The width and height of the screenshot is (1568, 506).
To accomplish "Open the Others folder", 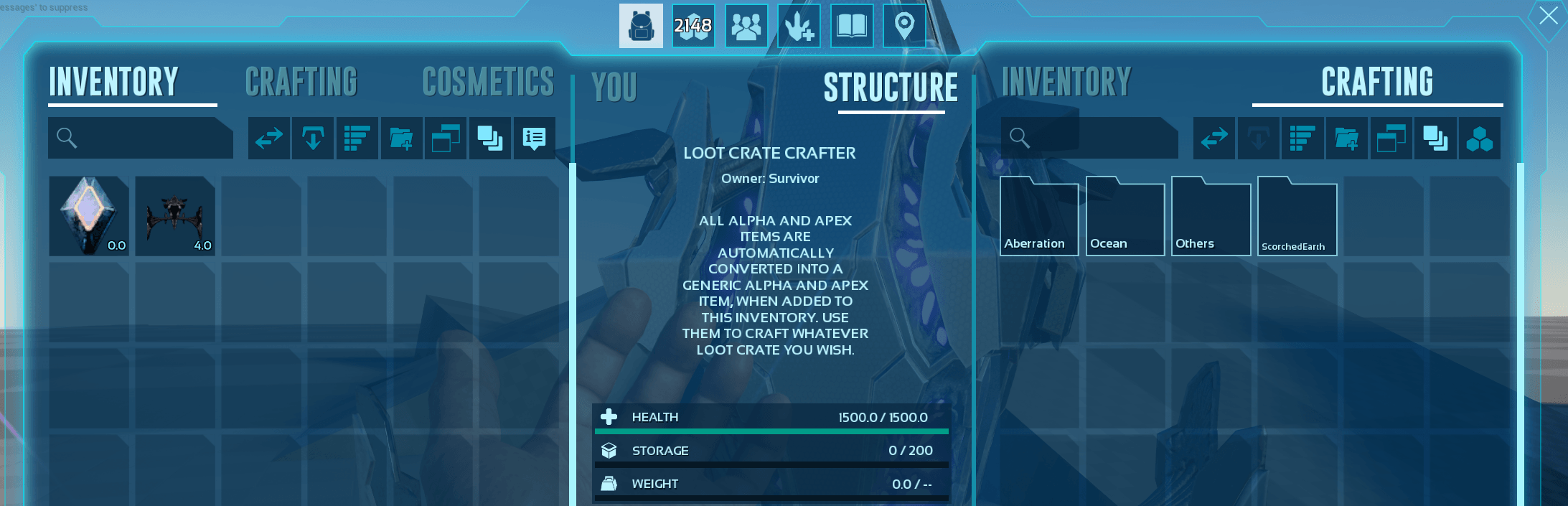I will (x=1211, y=216).
